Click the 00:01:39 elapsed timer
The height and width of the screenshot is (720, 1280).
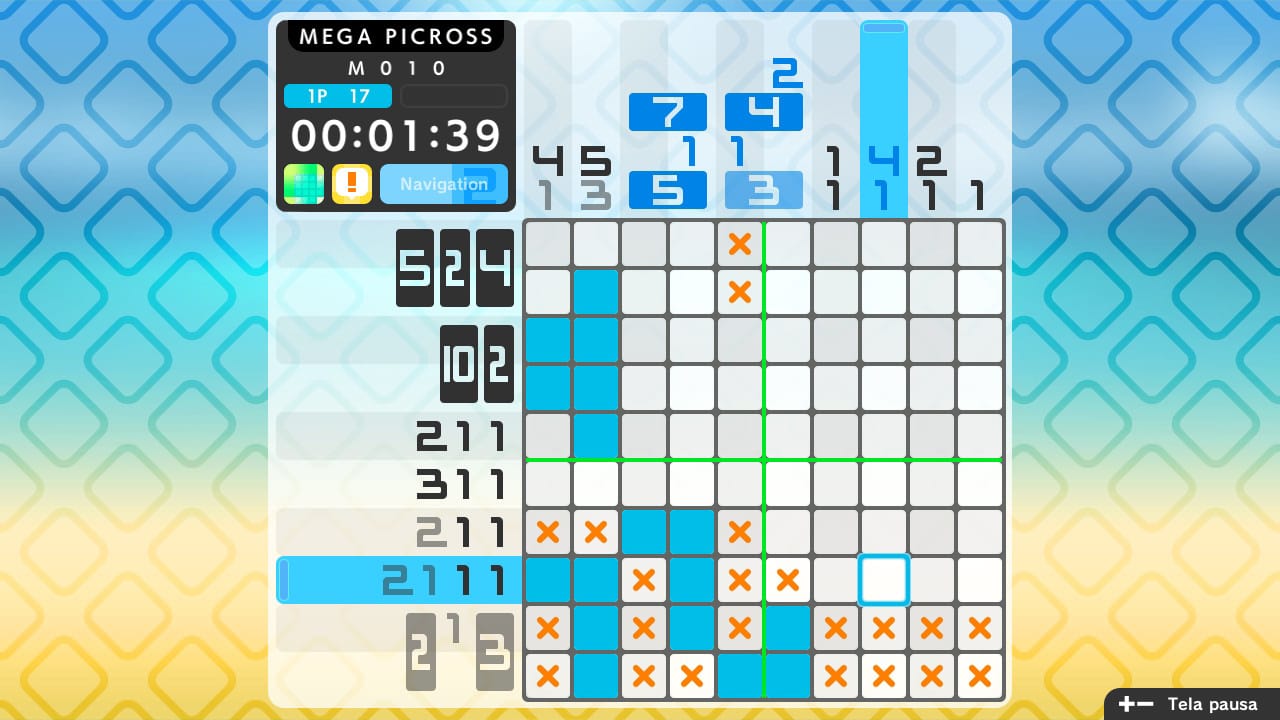(395, 136)
